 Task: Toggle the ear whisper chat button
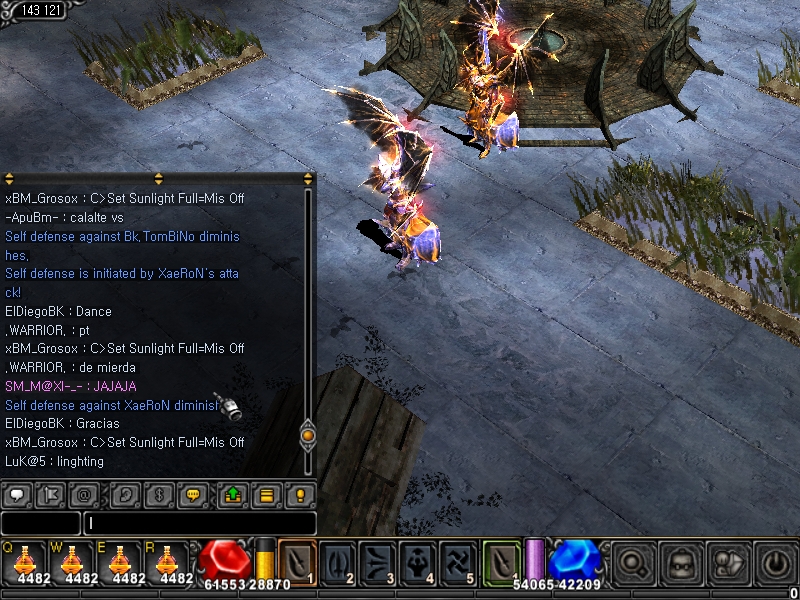[124, 494]
